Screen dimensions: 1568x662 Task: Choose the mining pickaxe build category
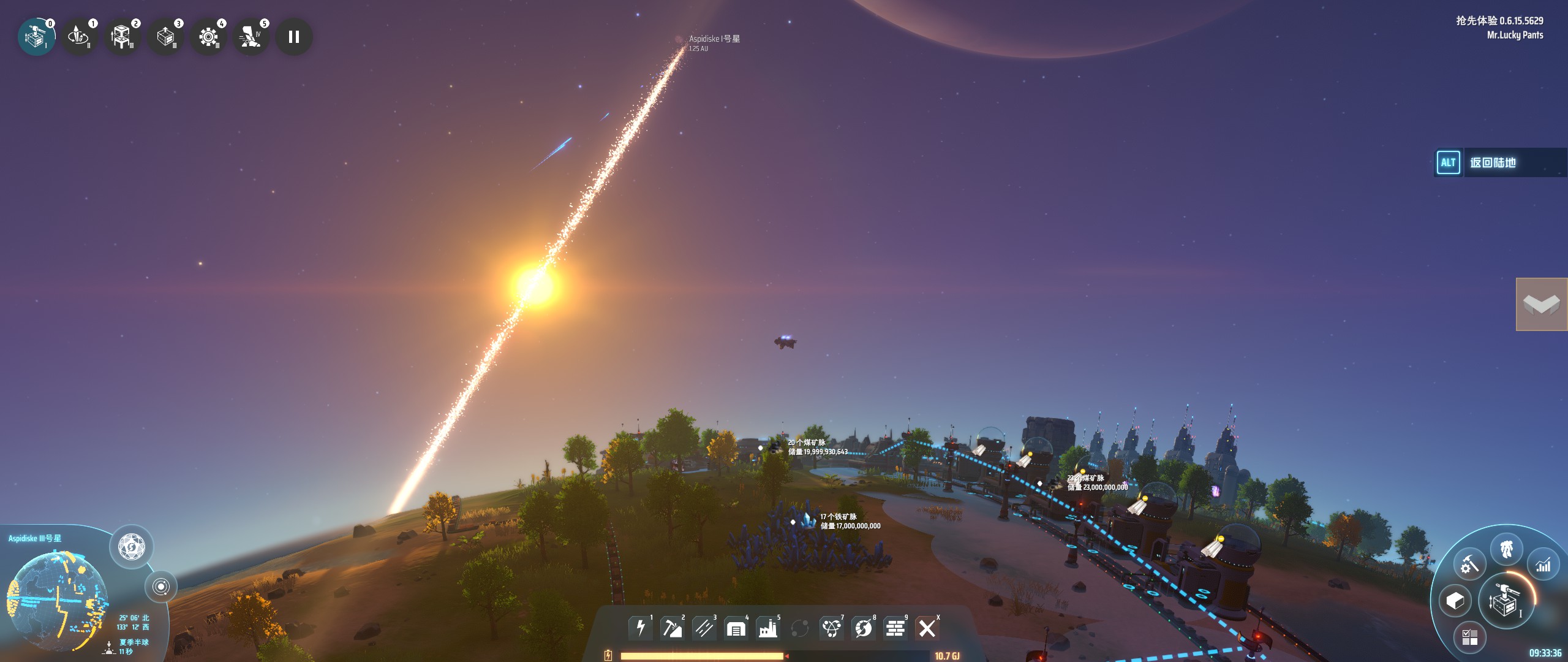672,628
